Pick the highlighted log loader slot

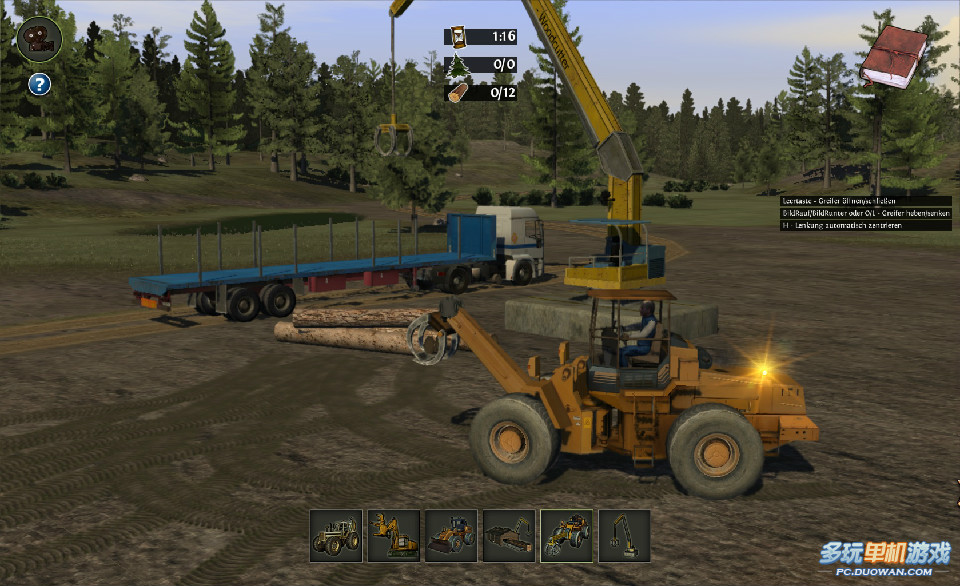coord(566,536)
